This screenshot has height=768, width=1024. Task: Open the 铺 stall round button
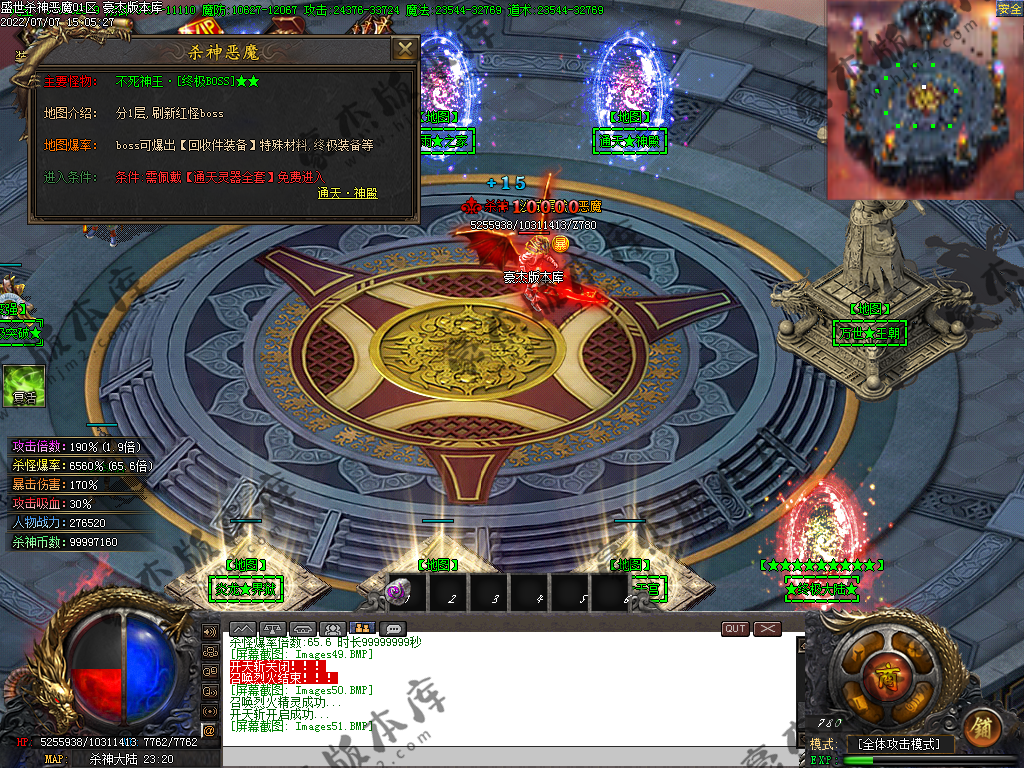point(980,723)
